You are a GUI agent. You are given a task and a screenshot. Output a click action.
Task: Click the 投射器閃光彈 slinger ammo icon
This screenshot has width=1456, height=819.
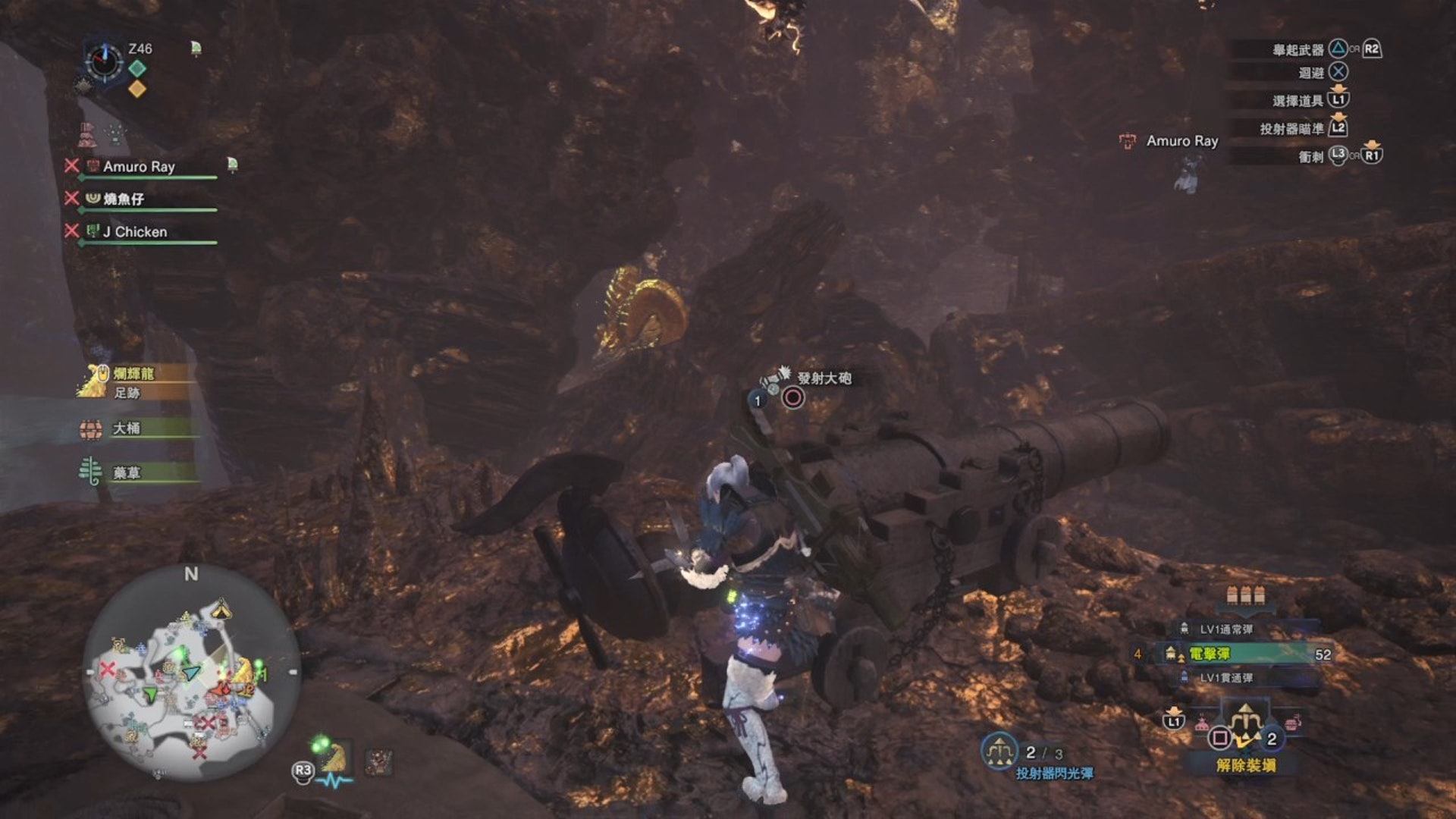pos(999,752)
